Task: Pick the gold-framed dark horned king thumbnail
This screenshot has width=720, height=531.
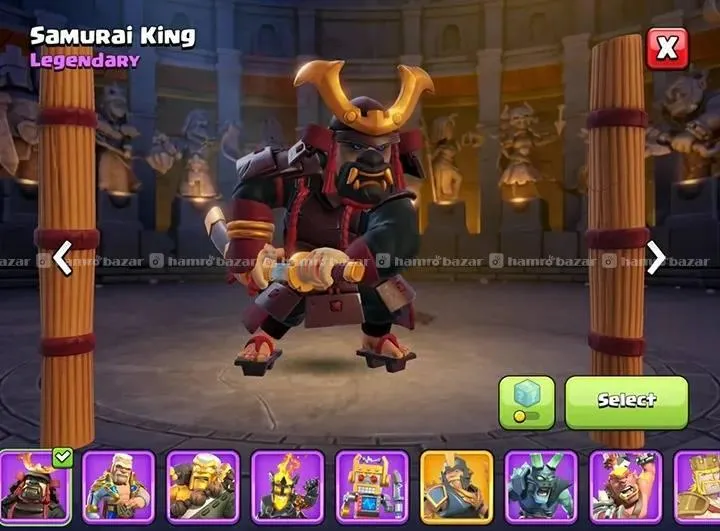Action: click(457, 487)
